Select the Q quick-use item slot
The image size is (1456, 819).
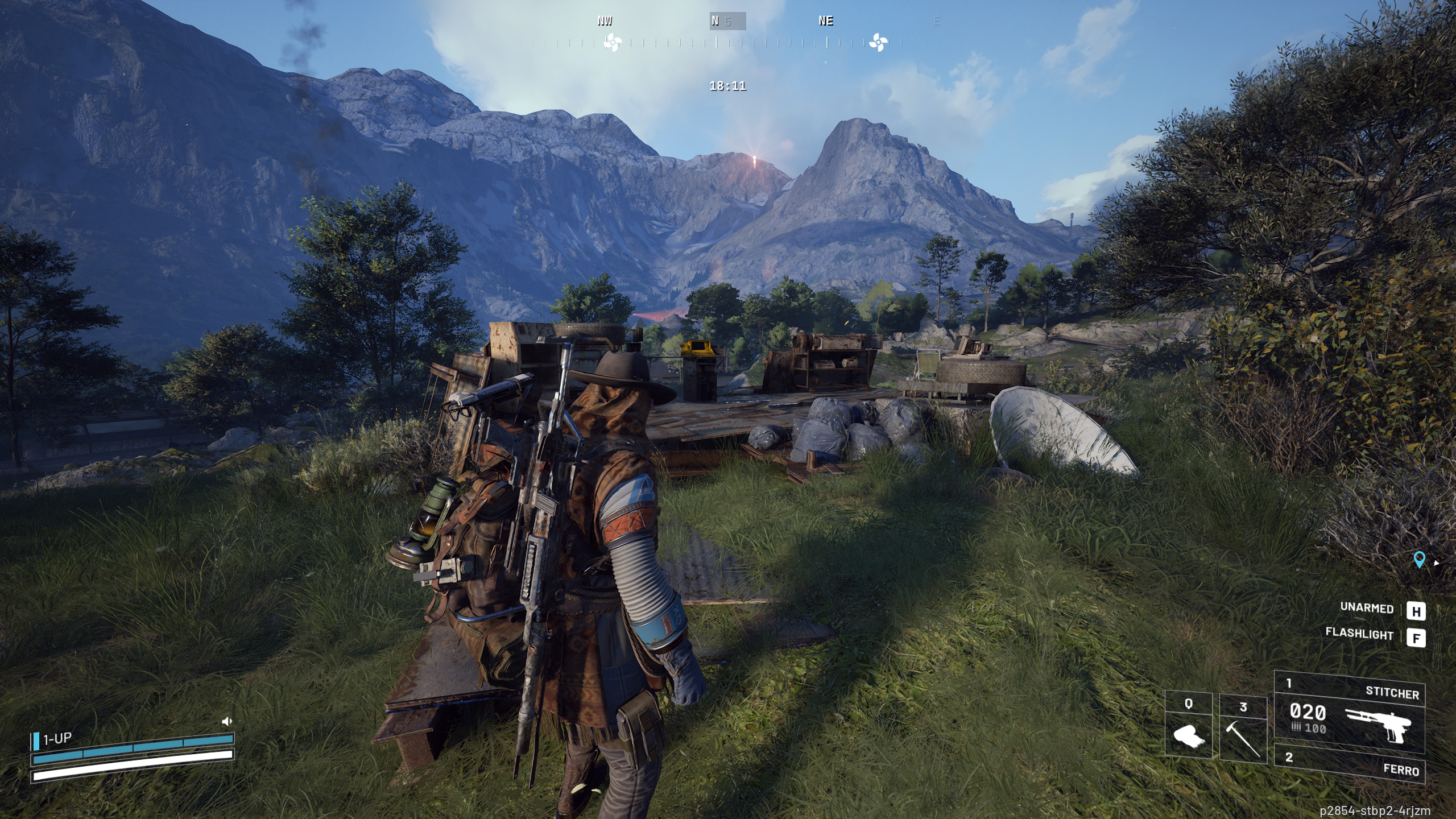coord(1188,727)
